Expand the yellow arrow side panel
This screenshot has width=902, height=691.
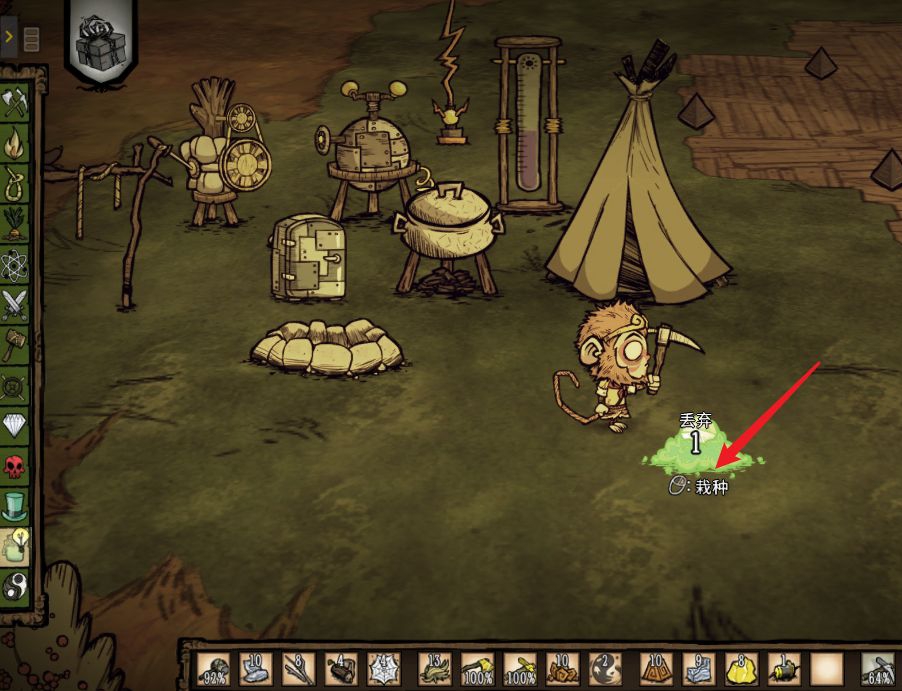click(9, 37)
